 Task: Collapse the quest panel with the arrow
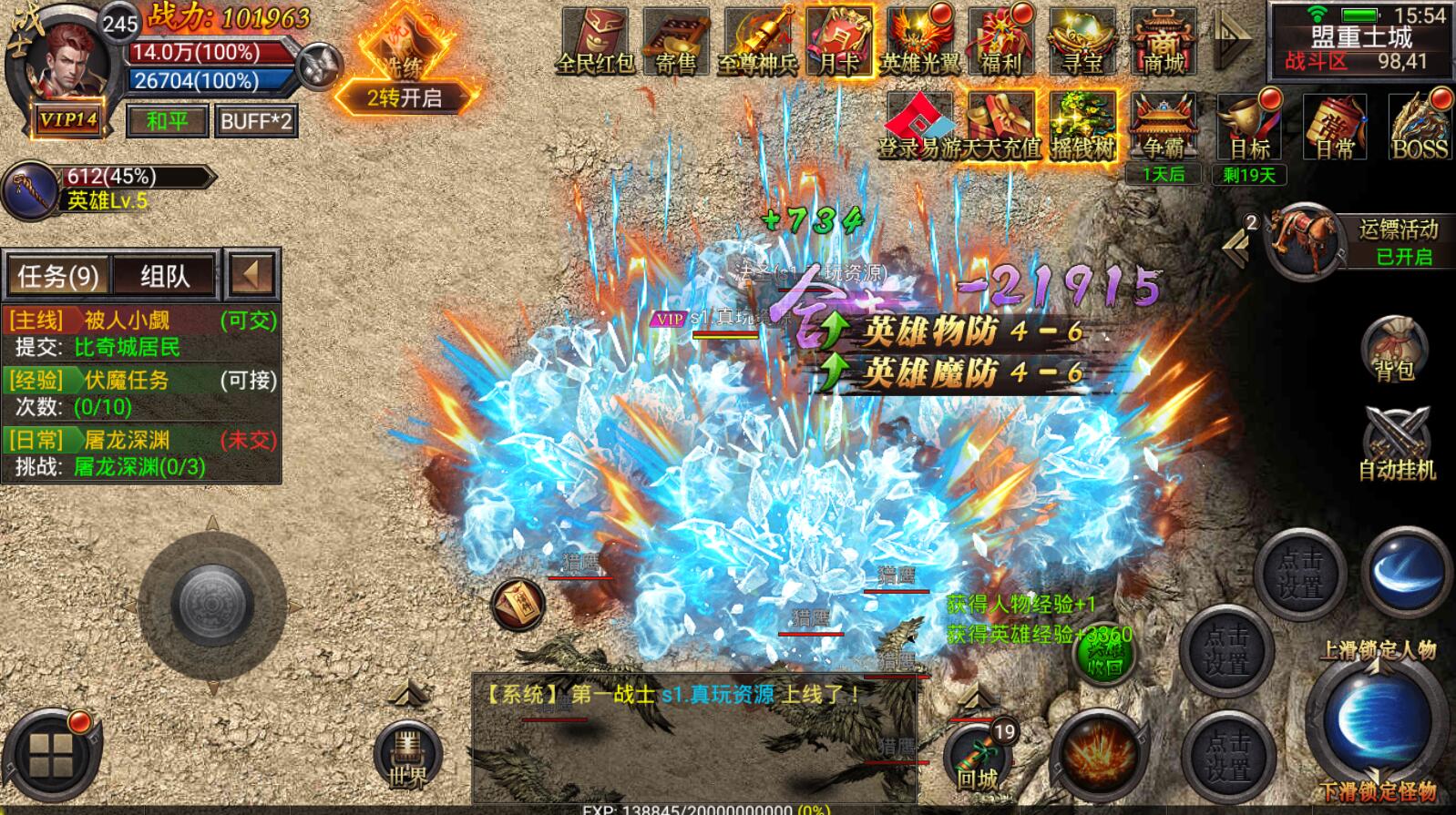[252, 274]
